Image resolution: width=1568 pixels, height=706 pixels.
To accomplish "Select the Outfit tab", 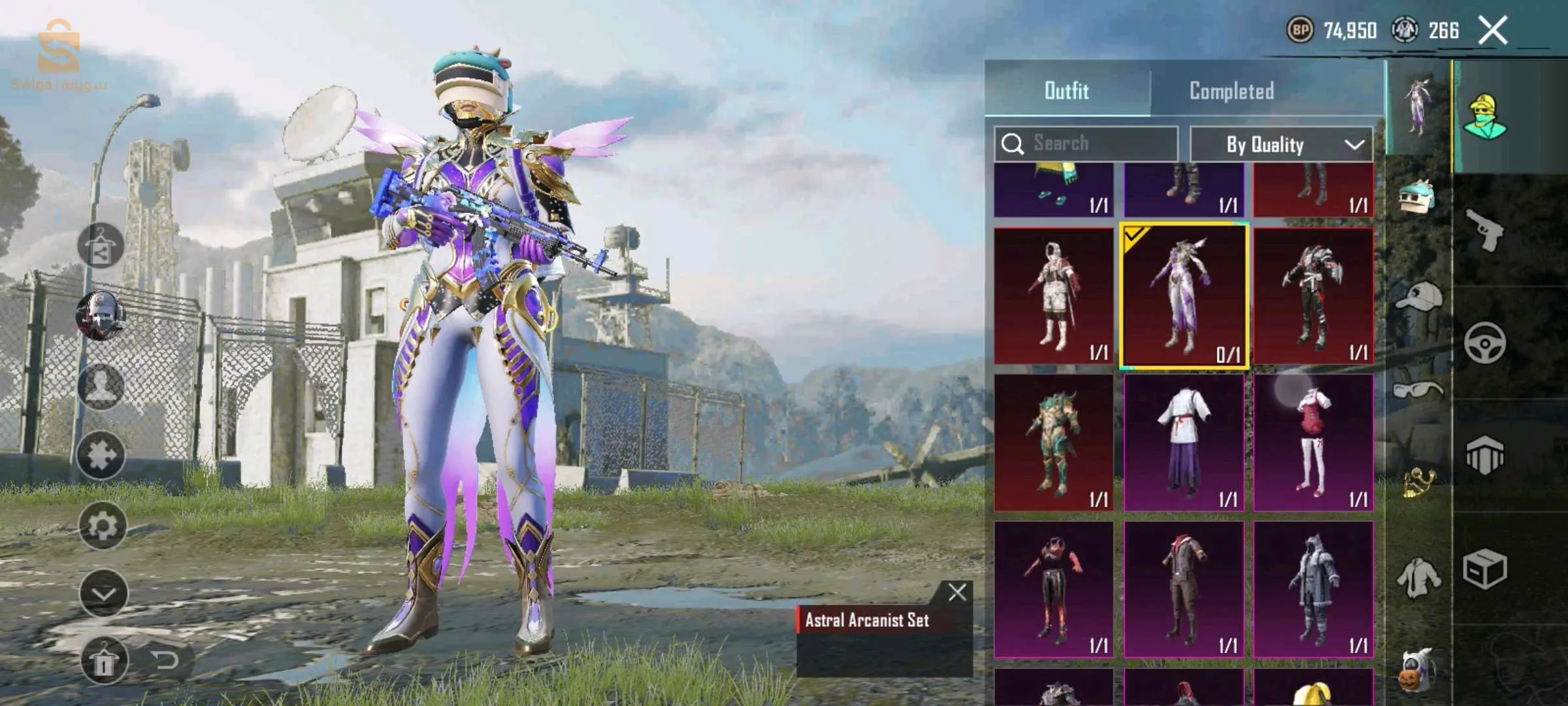I will click(x=1066, y=90).
